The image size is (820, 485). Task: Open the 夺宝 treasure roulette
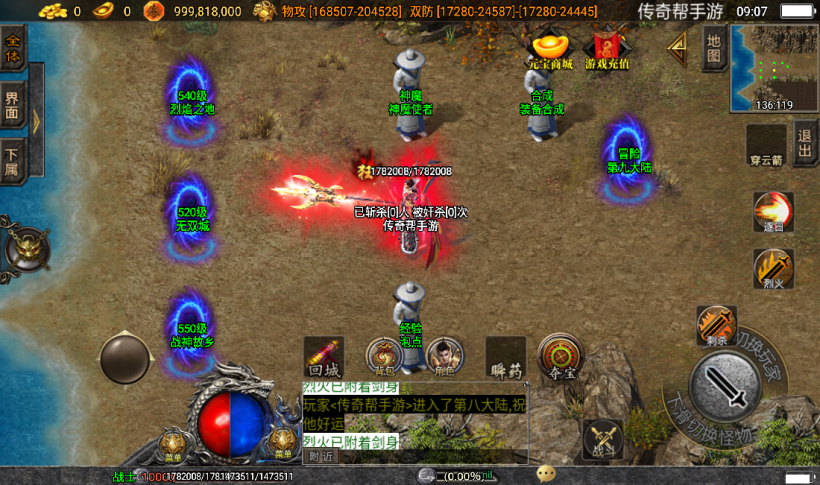point(561,356)
